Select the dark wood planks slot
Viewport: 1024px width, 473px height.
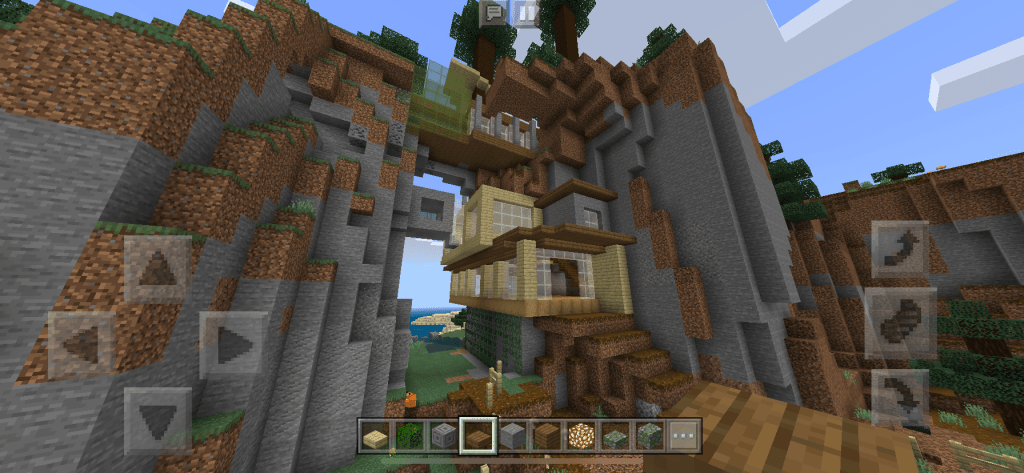click(x=547, y=436)
